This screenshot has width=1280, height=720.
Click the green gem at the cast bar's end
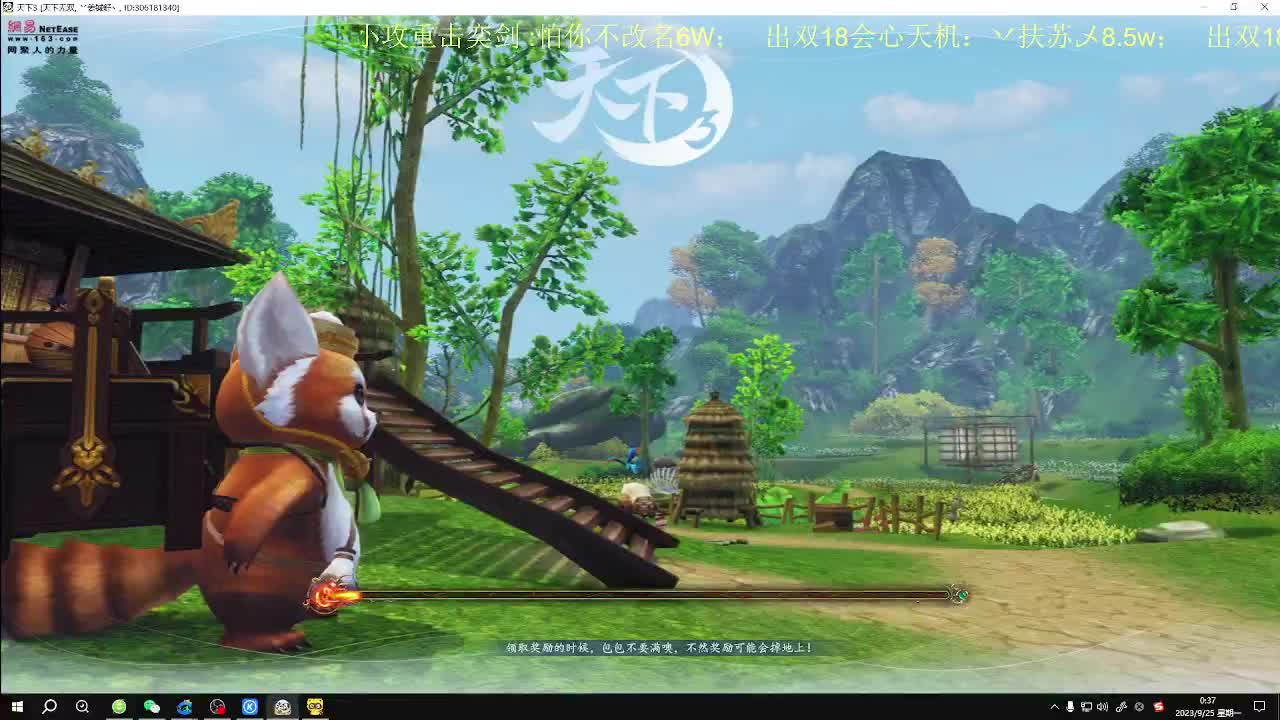coord(961,594)
